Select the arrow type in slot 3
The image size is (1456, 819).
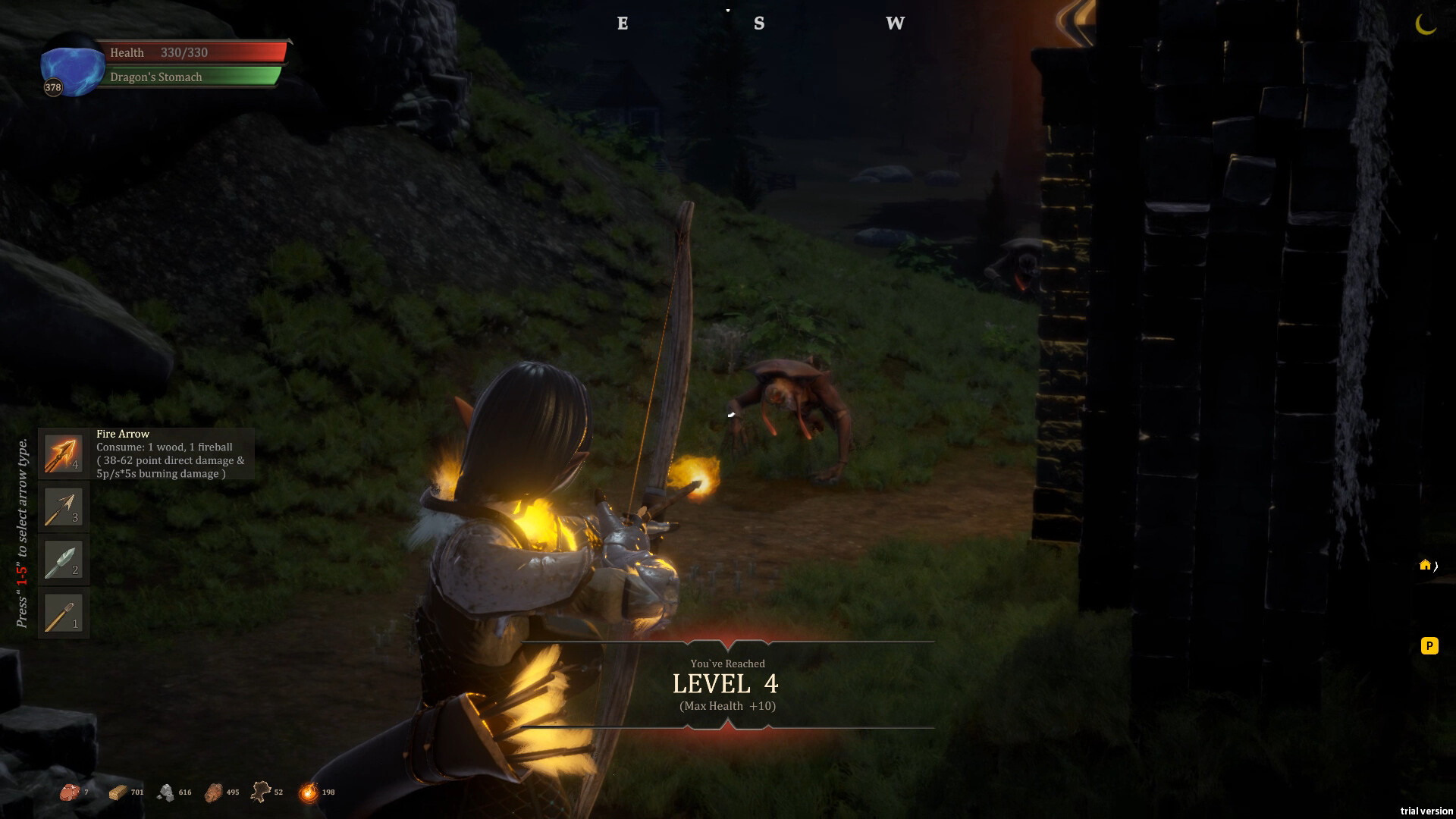click(63, 507)
